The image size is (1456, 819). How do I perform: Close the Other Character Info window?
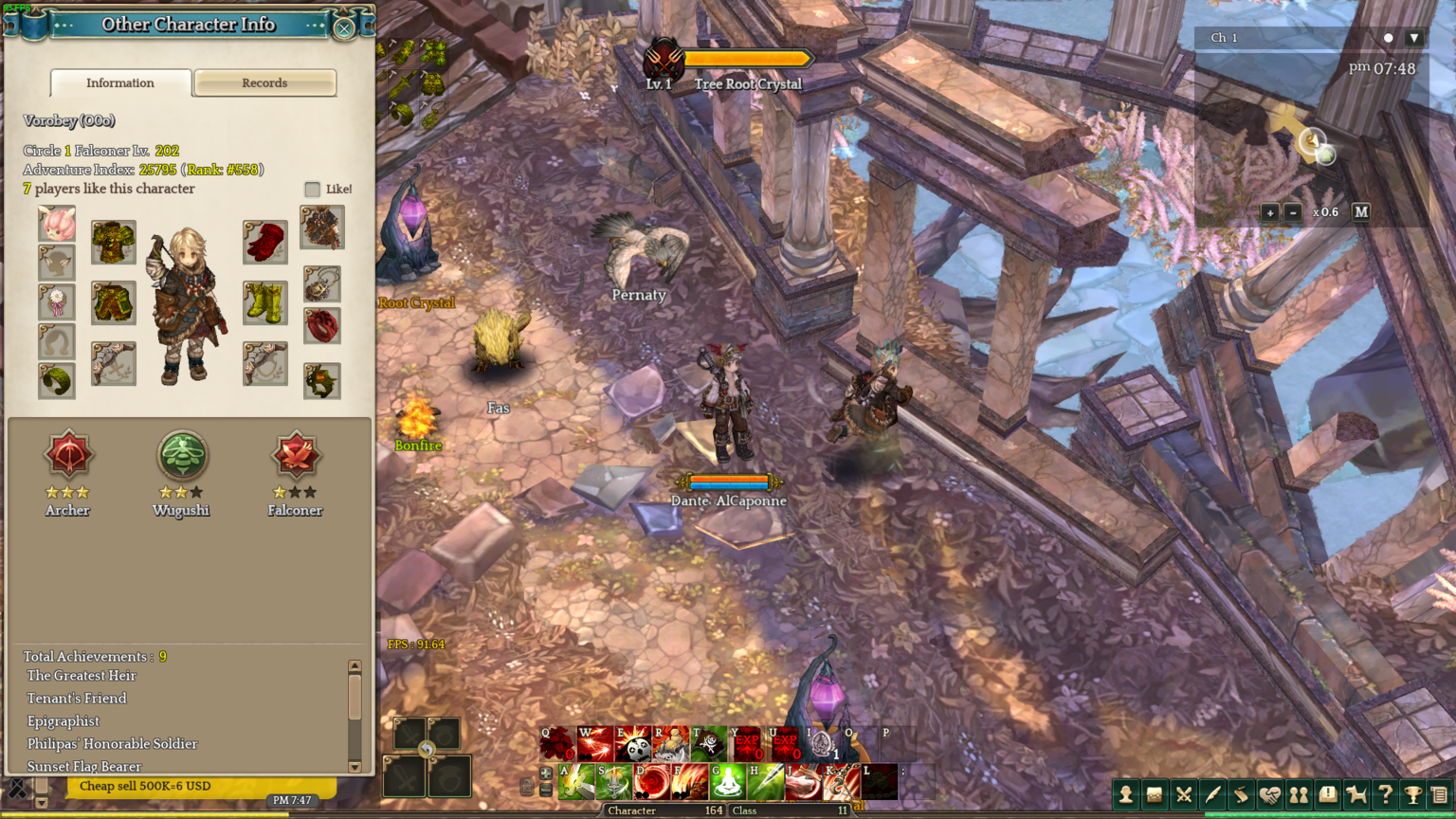(344, 28)
